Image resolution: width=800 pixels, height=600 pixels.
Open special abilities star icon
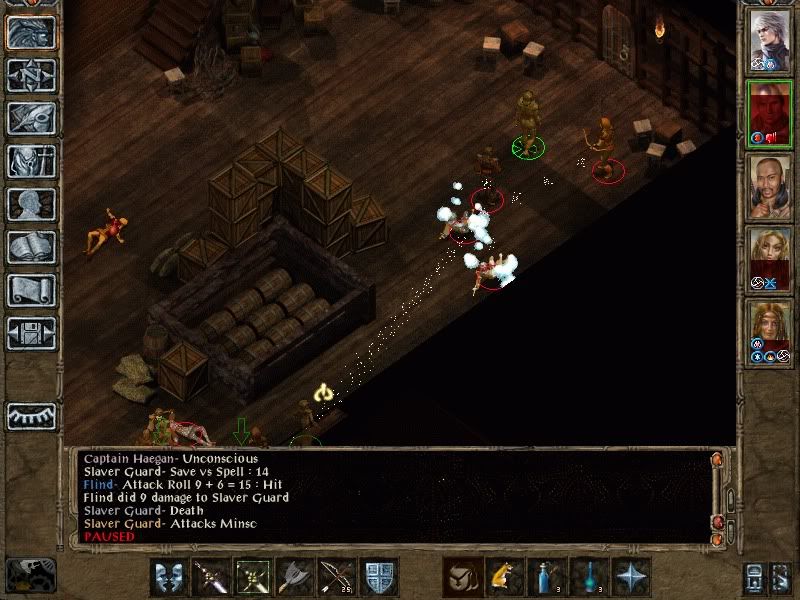click(x=630, y=577)
